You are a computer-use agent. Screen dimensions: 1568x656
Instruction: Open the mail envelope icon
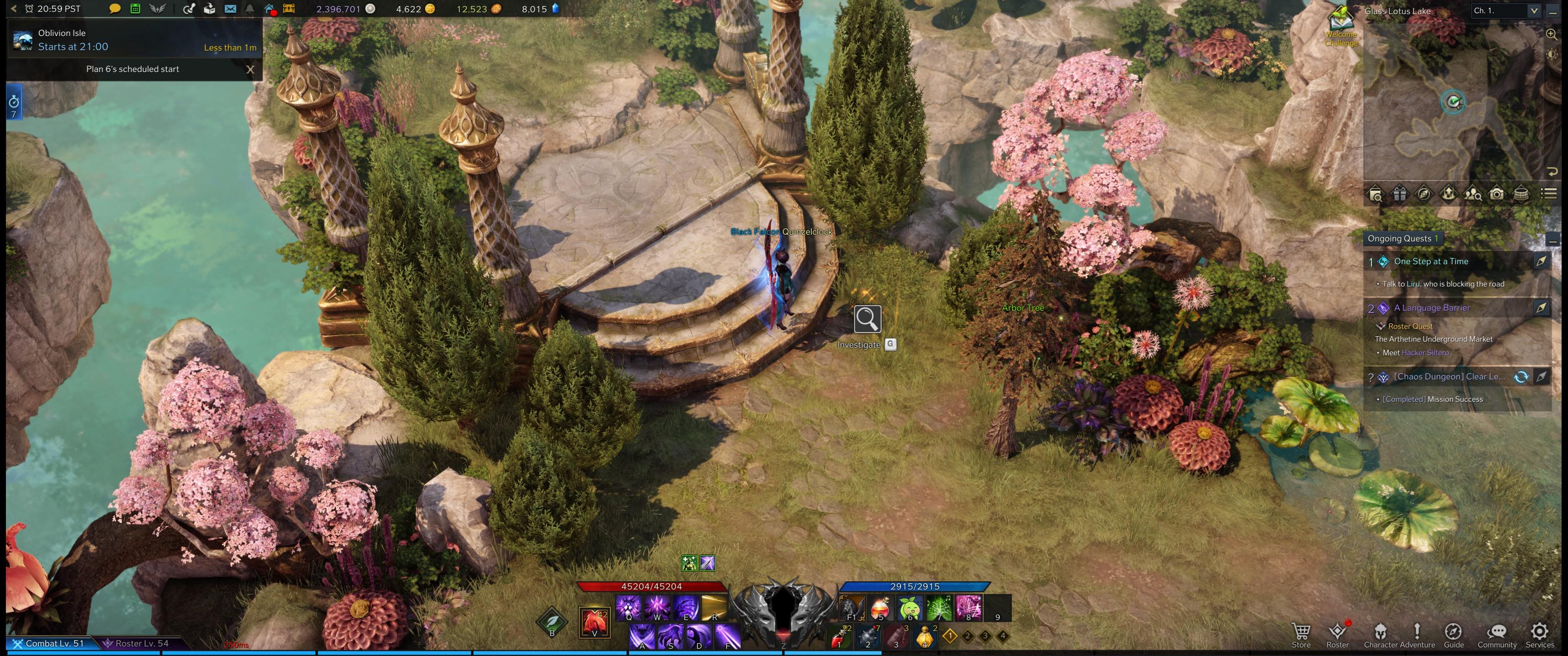click(230, 9)
